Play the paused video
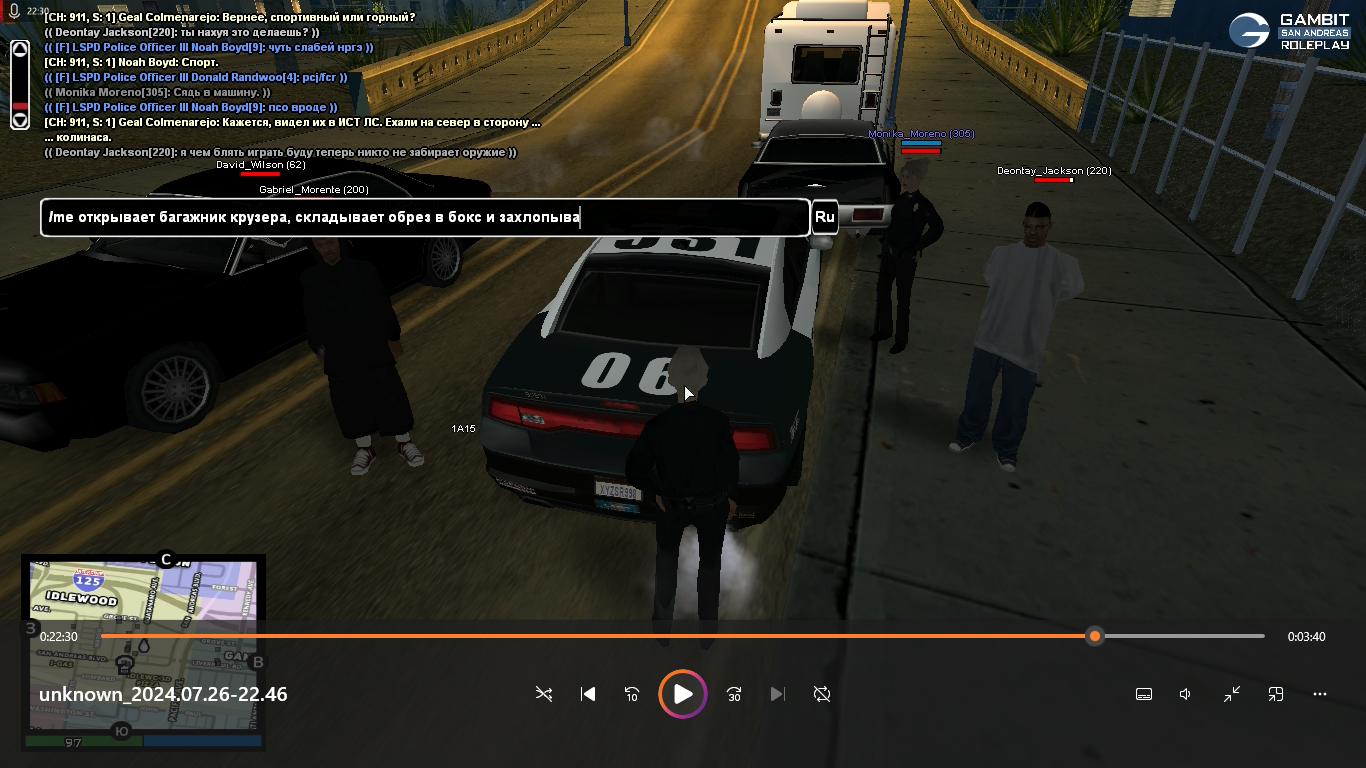This screenshot has height=768, width=1366. 683,694
